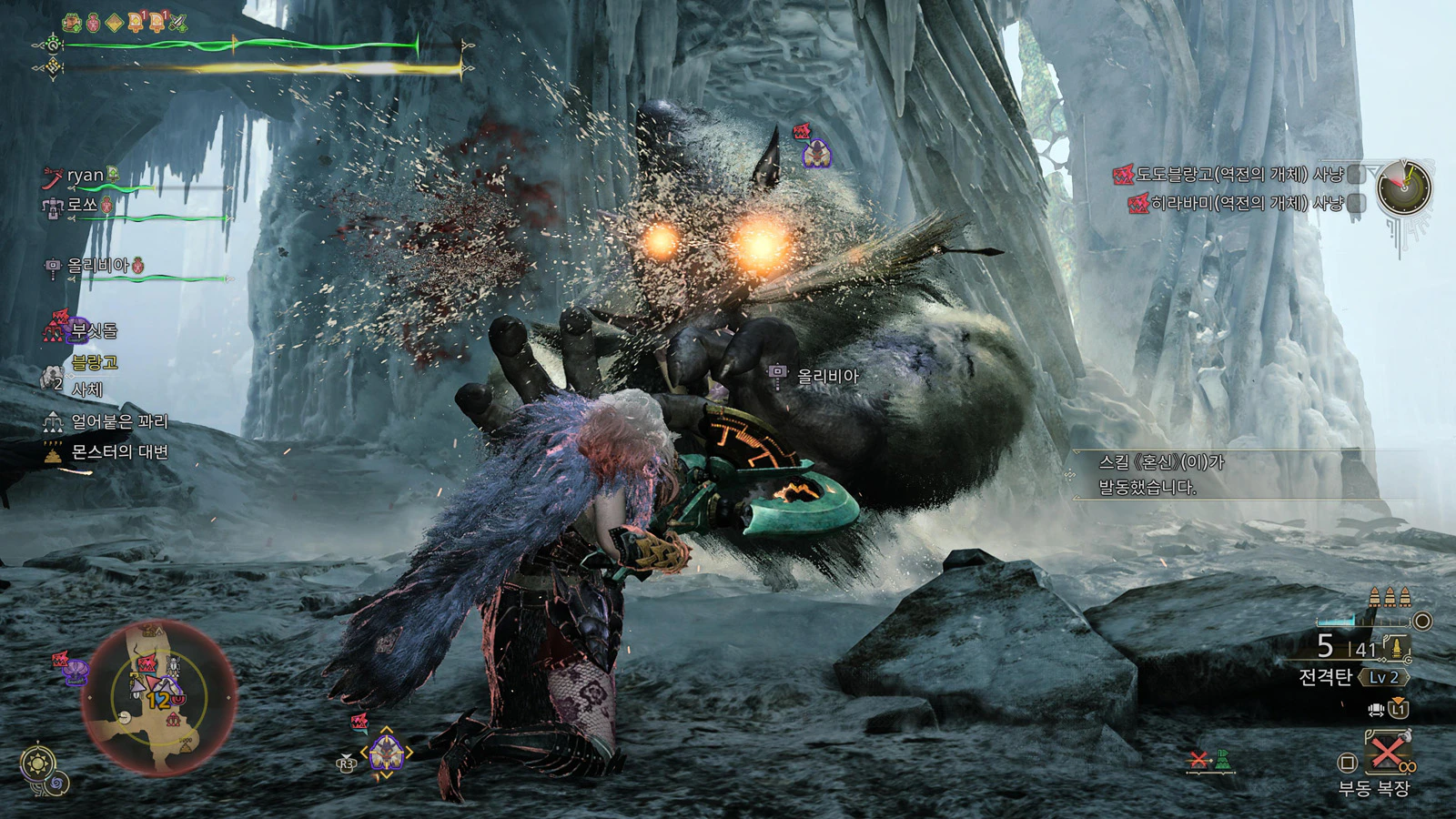Select party member 로쏘

[x=82, y=205]
